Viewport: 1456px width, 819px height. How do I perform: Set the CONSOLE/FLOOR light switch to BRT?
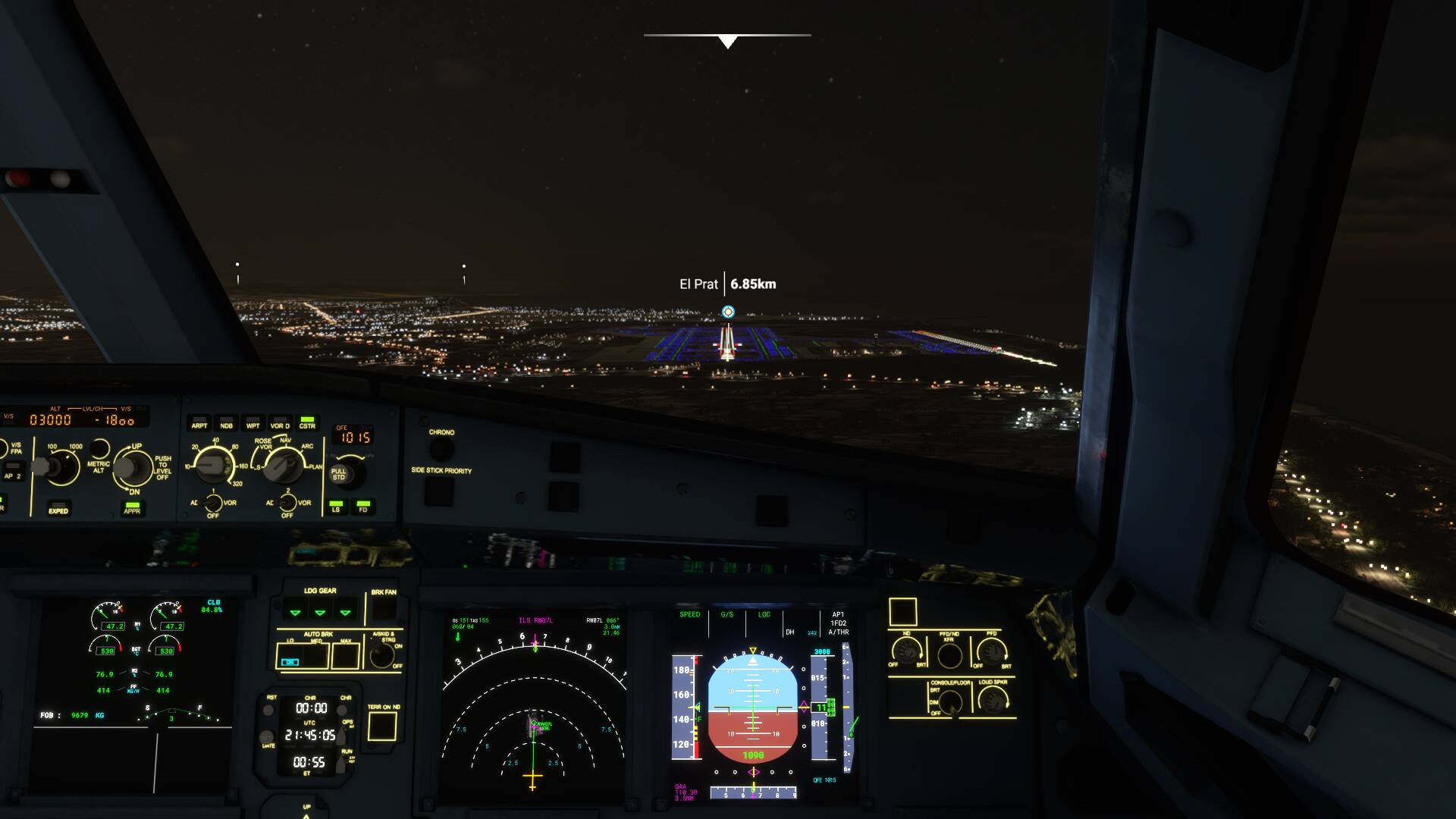coord(951,701)
